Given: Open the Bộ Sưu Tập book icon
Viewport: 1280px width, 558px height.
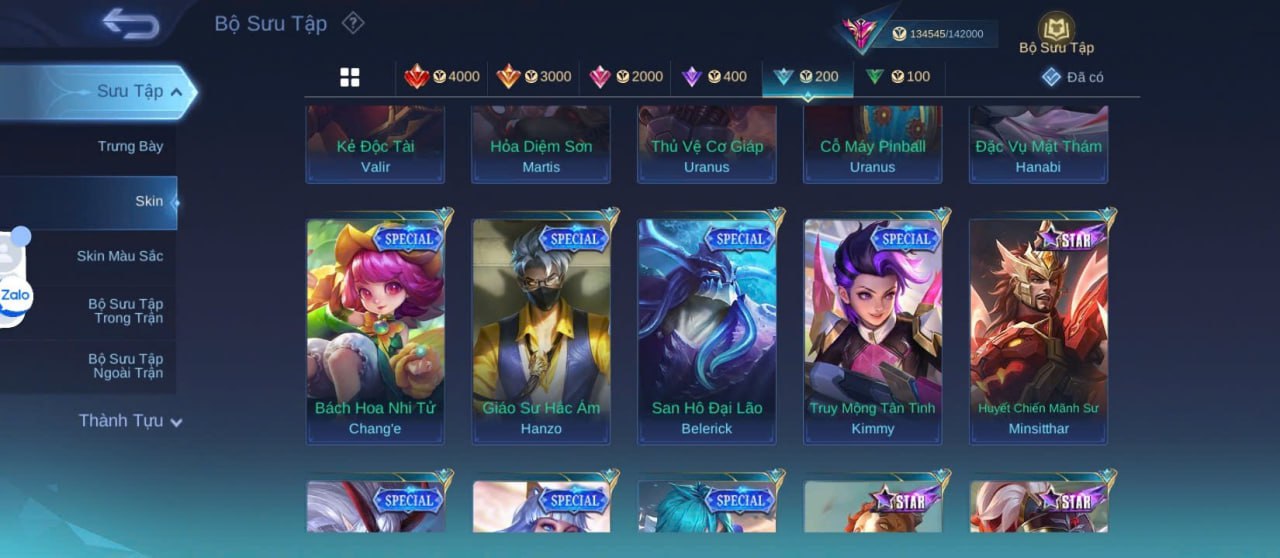Looking at the screenshot, I should (x=1056, y=32).
